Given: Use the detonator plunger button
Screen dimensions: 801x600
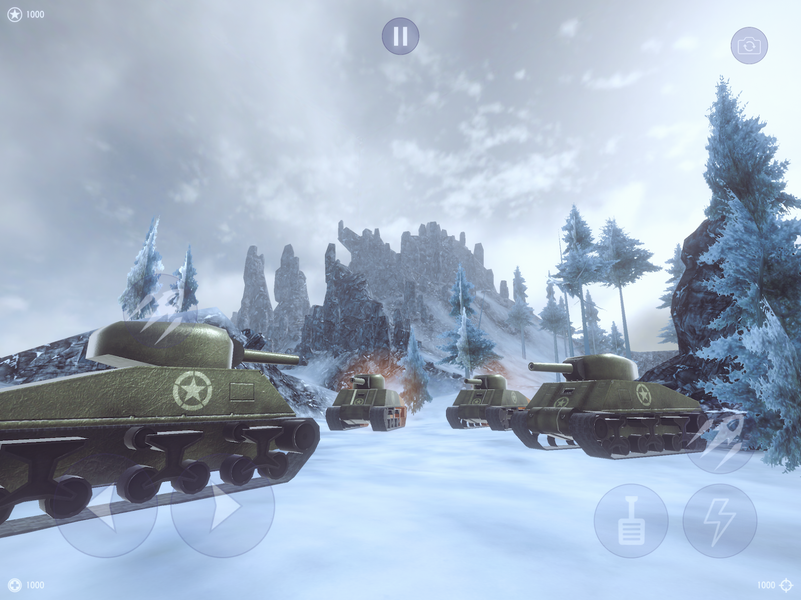Looking at the screenshot, I should click(631, 521).
